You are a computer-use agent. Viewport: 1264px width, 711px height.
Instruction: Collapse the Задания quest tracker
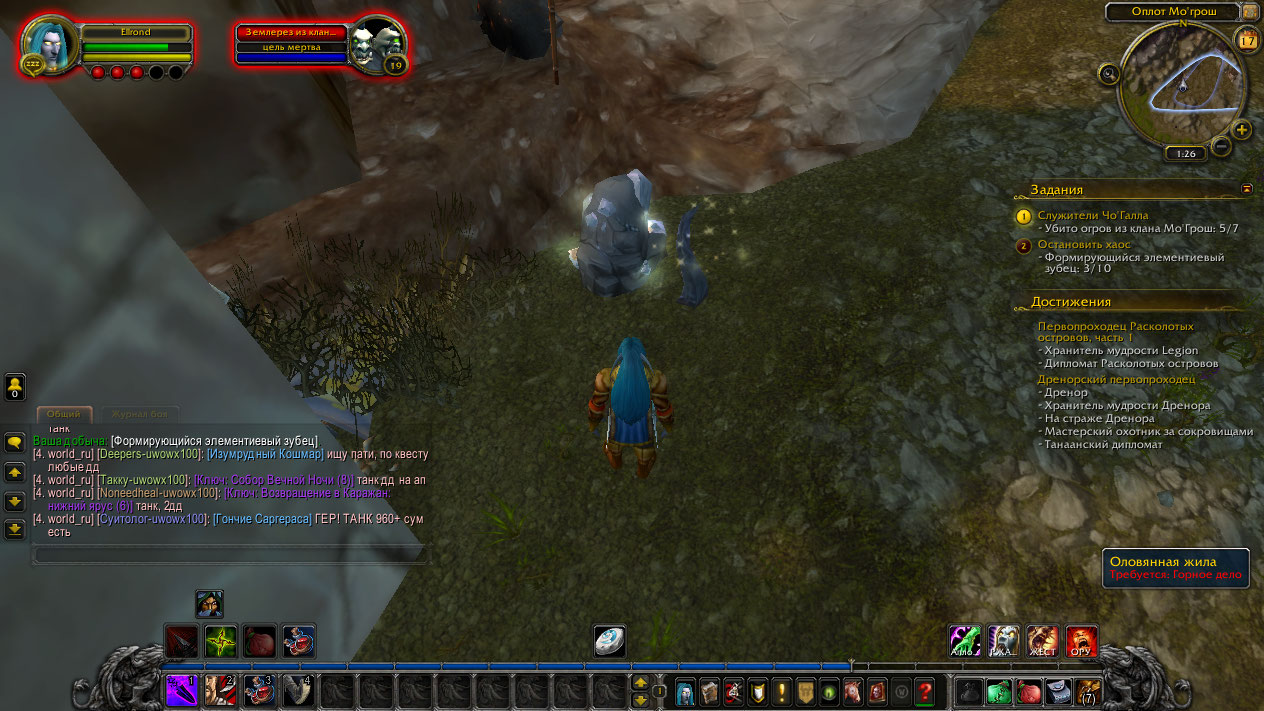pyautogui.click(x=1247, y=188)
